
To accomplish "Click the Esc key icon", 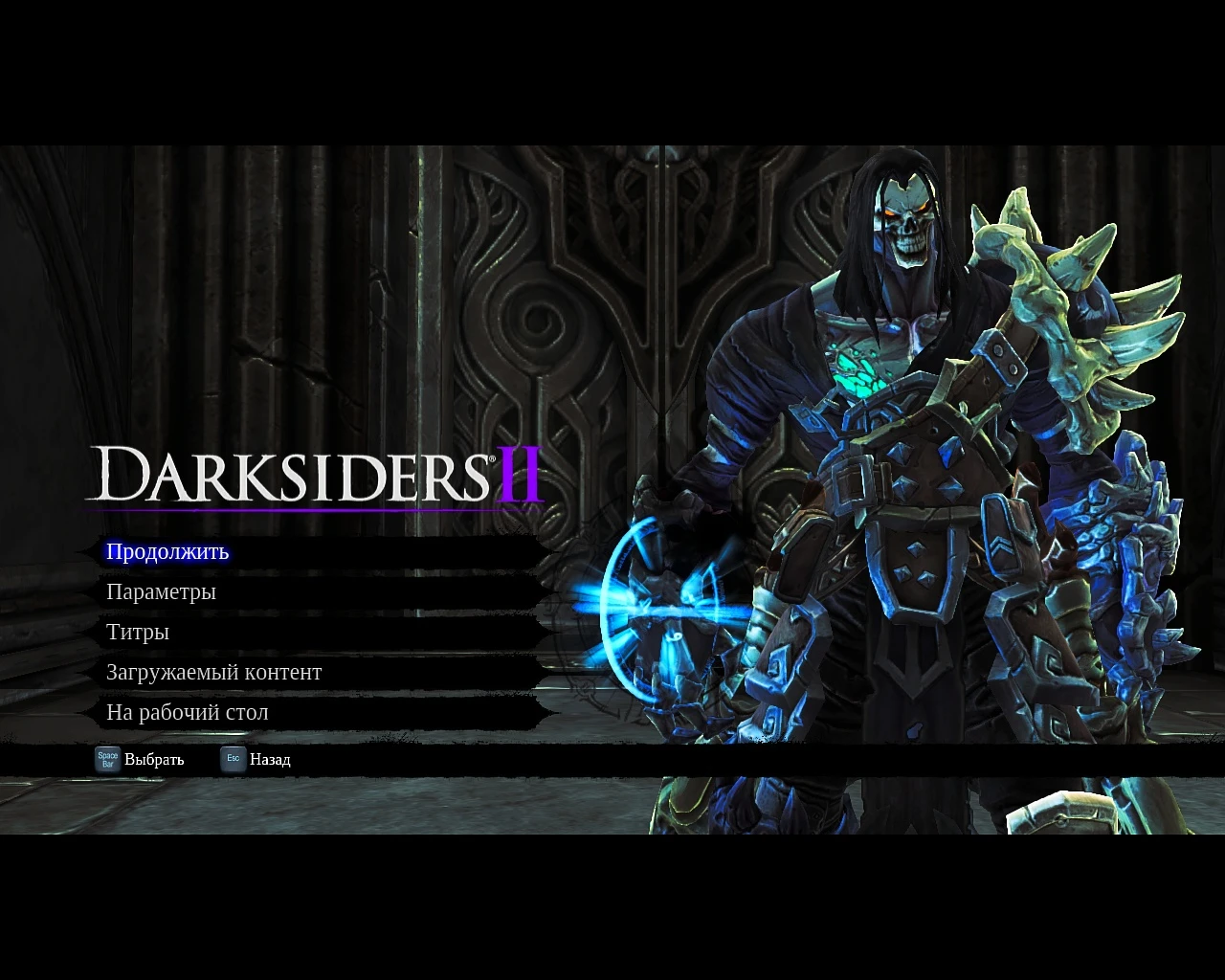I will tap(233, 759).
